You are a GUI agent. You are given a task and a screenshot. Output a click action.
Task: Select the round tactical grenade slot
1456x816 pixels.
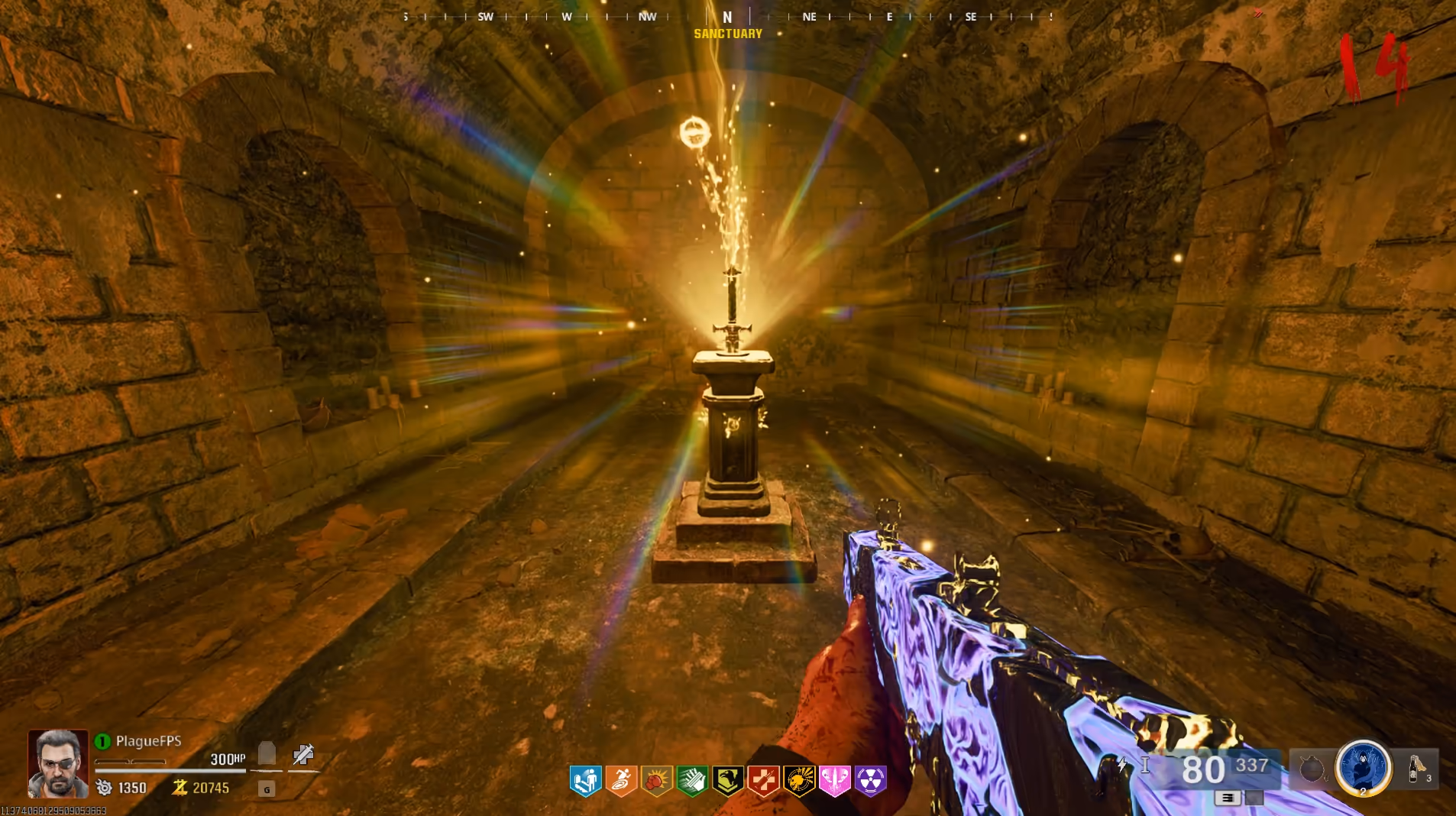coord(1311,769)
